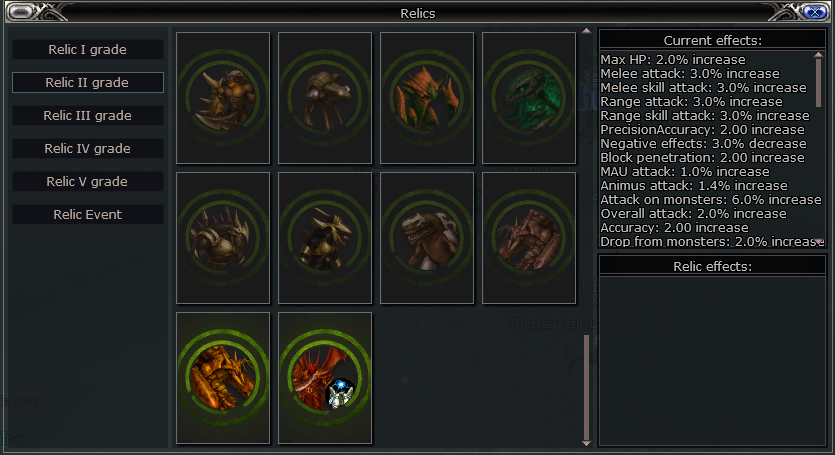This screenshot has width=835, height=455.
Task: Show the Relic IV grade list
Action: pyautogui.click(x=88, y=148)
